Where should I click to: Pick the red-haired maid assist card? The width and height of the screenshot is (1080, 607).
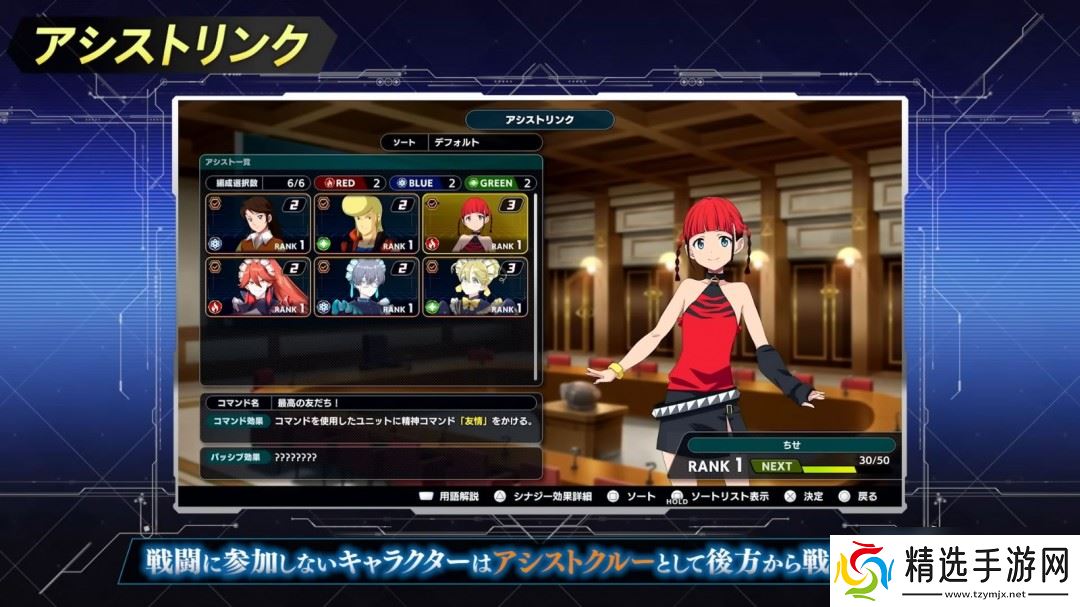[x=257, y=287]
